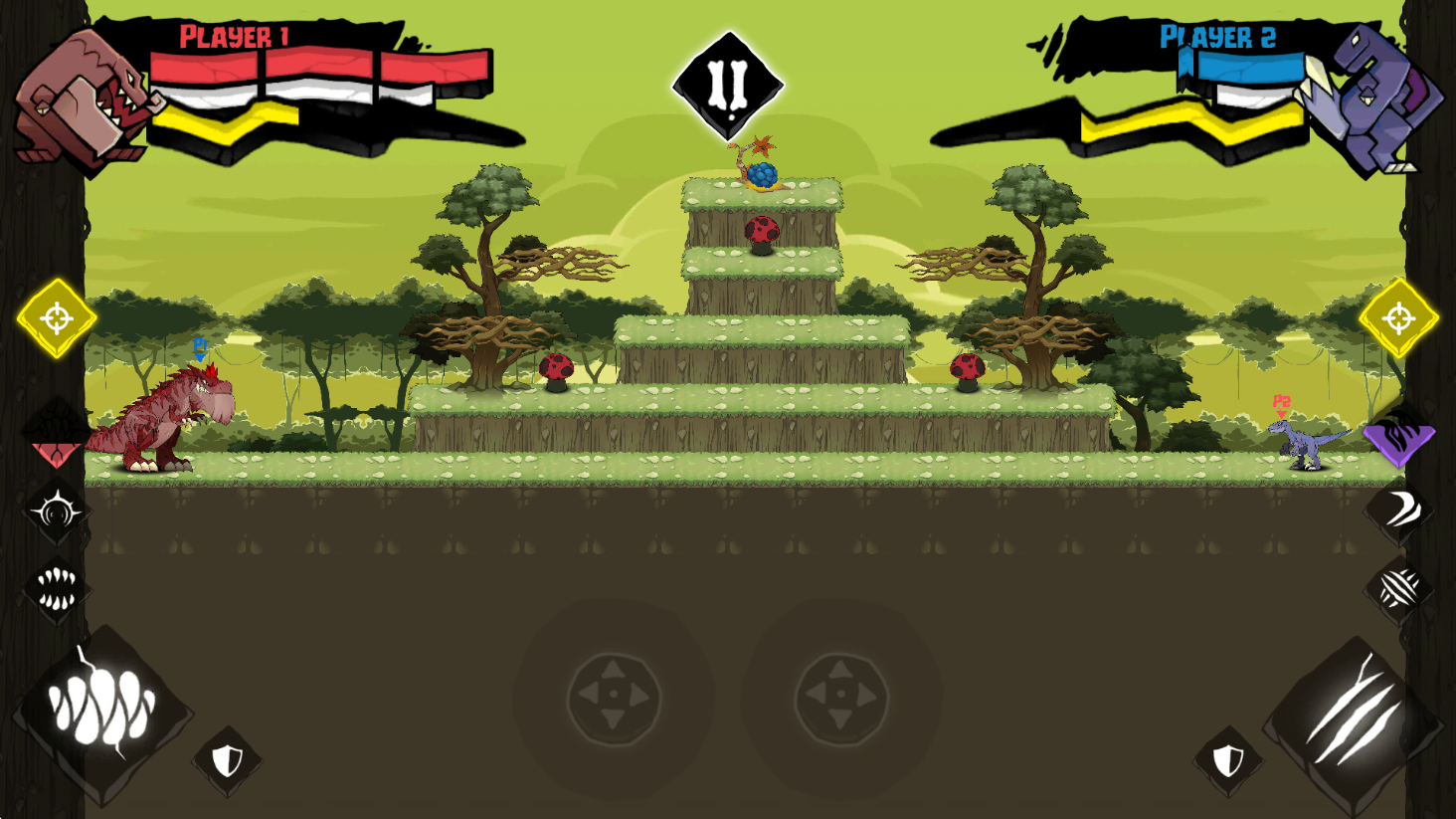Trigger Player 1's small fanged jaws ability

[x=57, y=588]
